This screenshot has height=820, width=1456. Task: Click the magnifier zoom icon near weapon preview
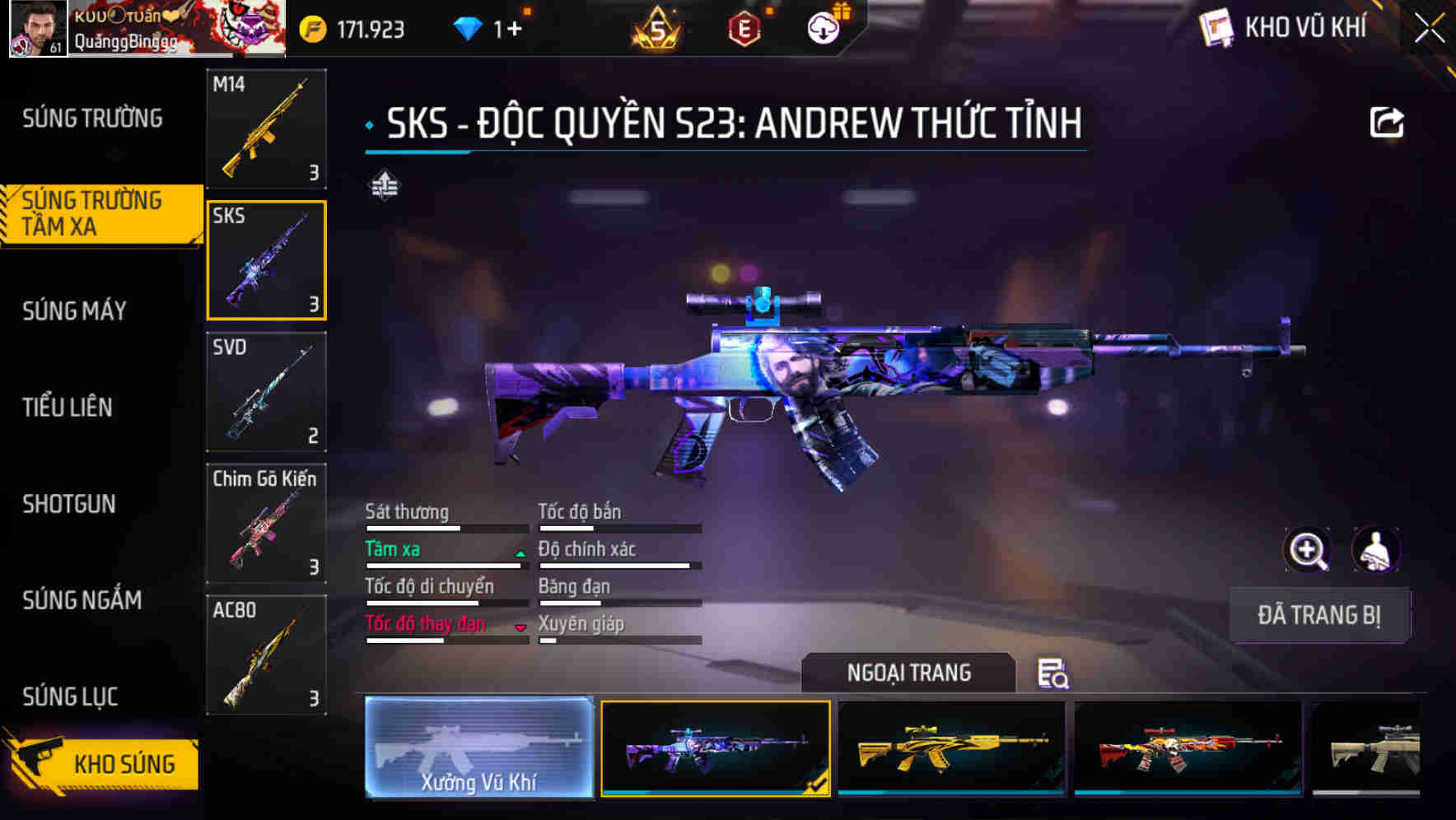(1308, 550)
